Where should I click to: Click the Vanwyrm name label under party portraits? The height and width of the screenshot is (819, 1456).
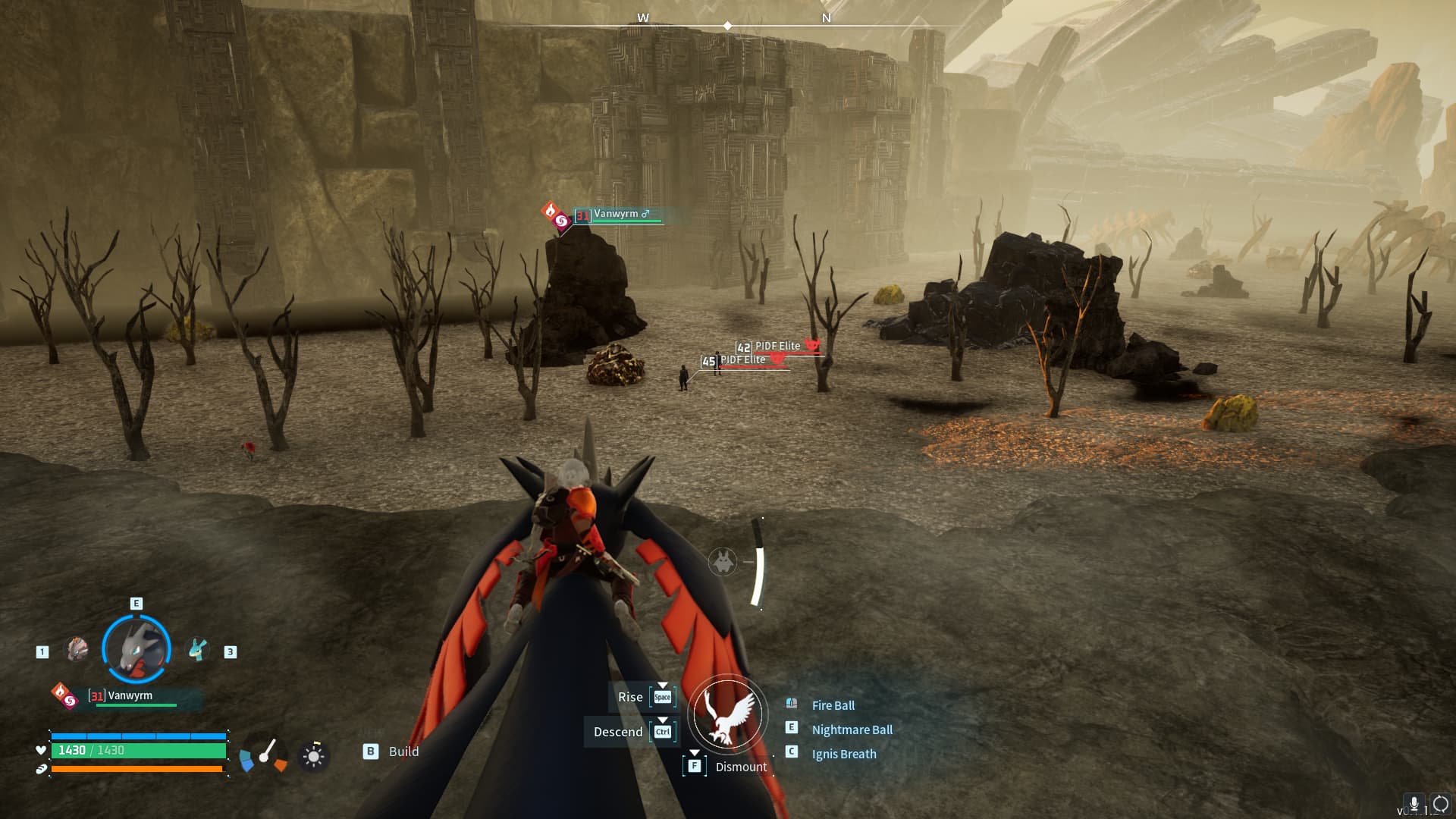pyautogui.click(x=130, y=696)
